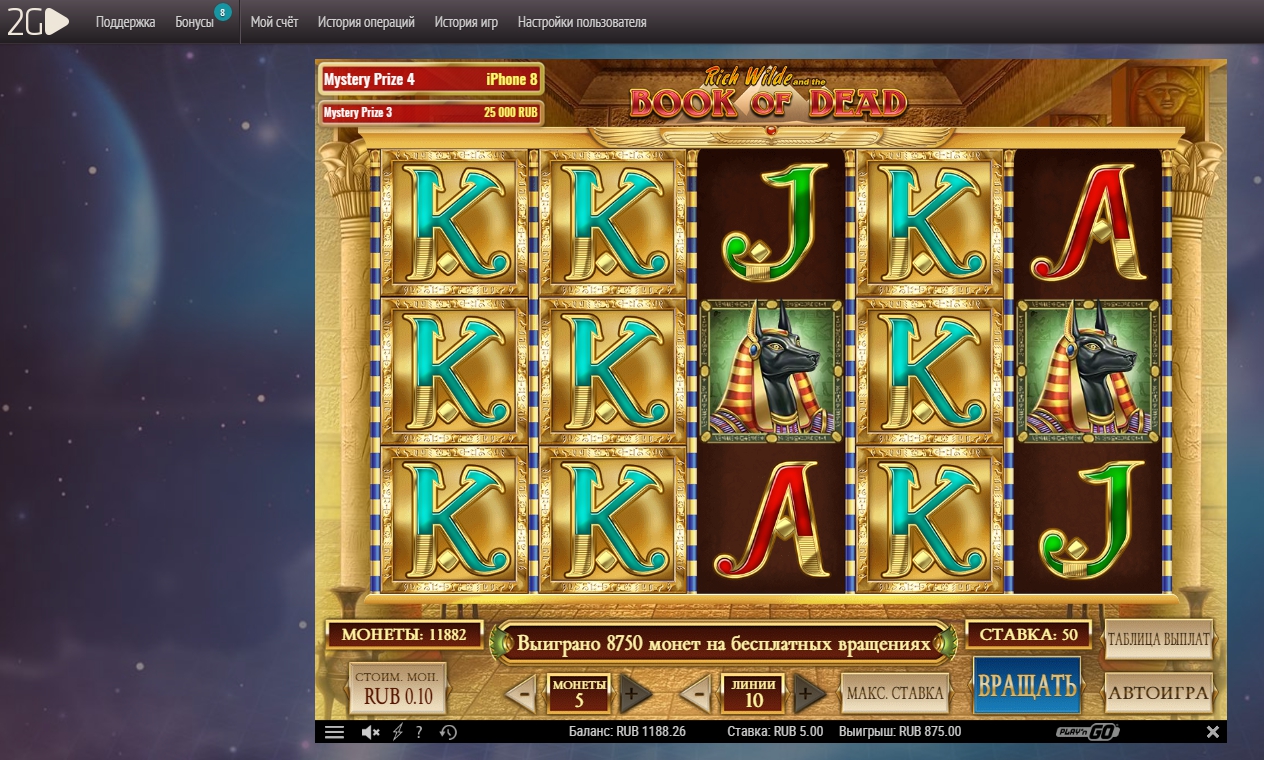Raise the ЛИНИИ count with plus

(x=809, y=693)
